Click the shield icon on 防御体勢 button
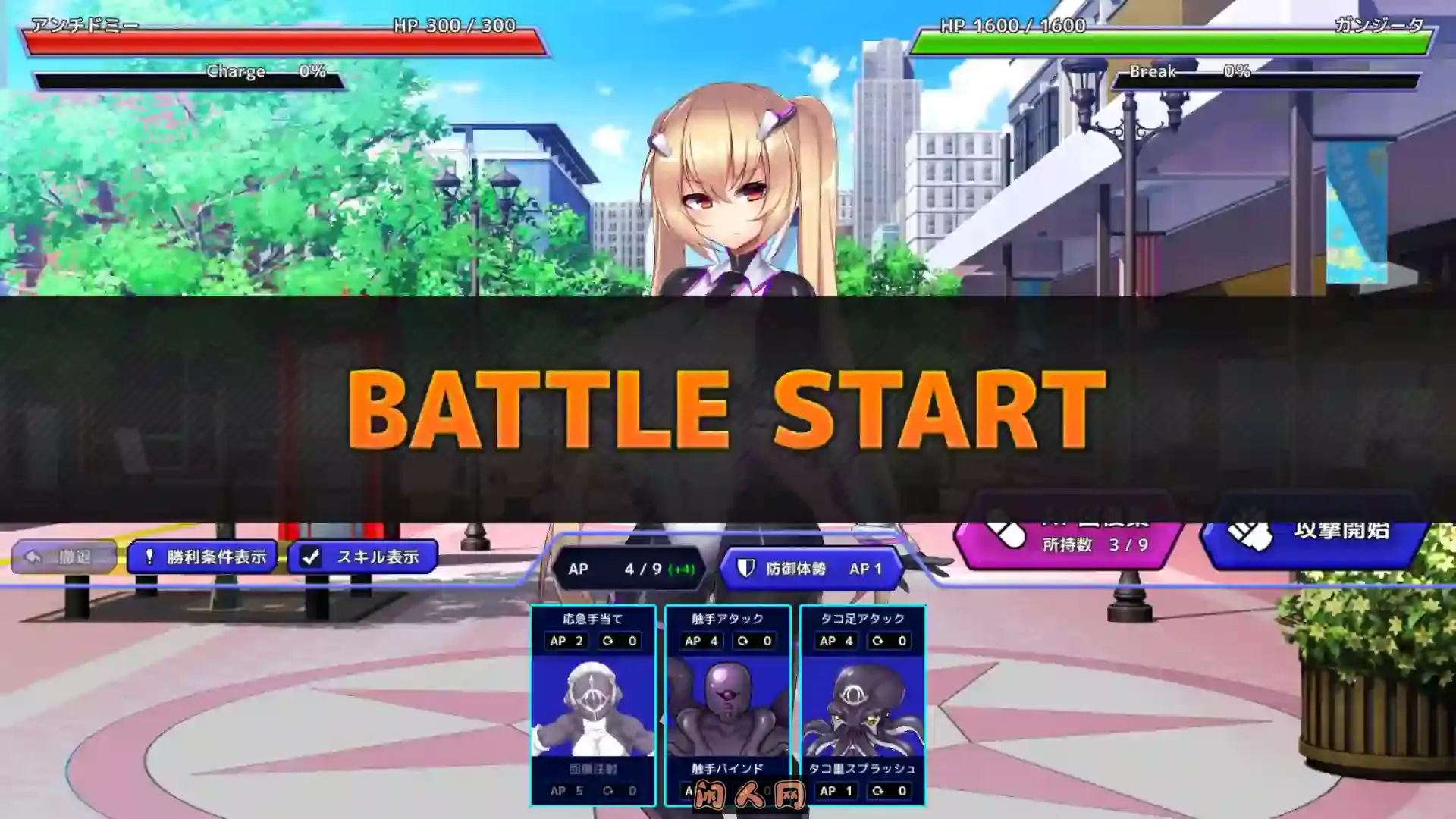This screenshot has height=819, width=1456. [747, 569]
